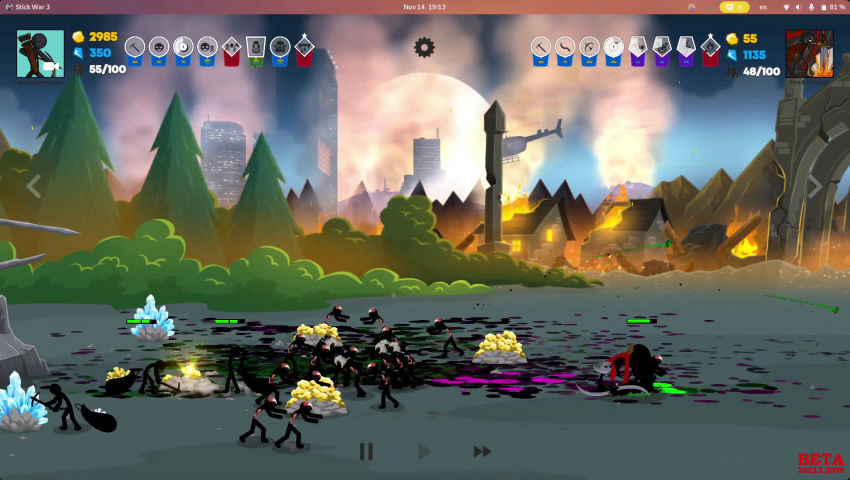This screenshot has height=480, width=850.
Task: Move camera right with the right arrow
Action: [x=815, y=186]
